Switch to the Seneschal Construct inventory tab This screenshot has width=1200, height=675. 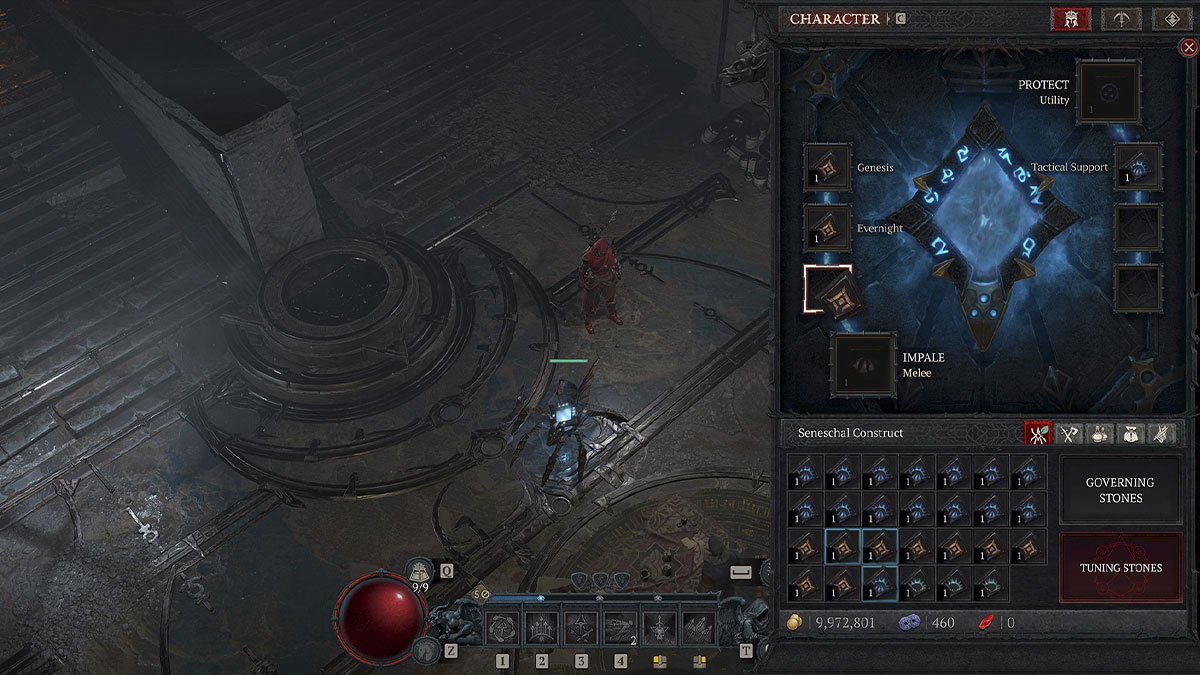1039,433
